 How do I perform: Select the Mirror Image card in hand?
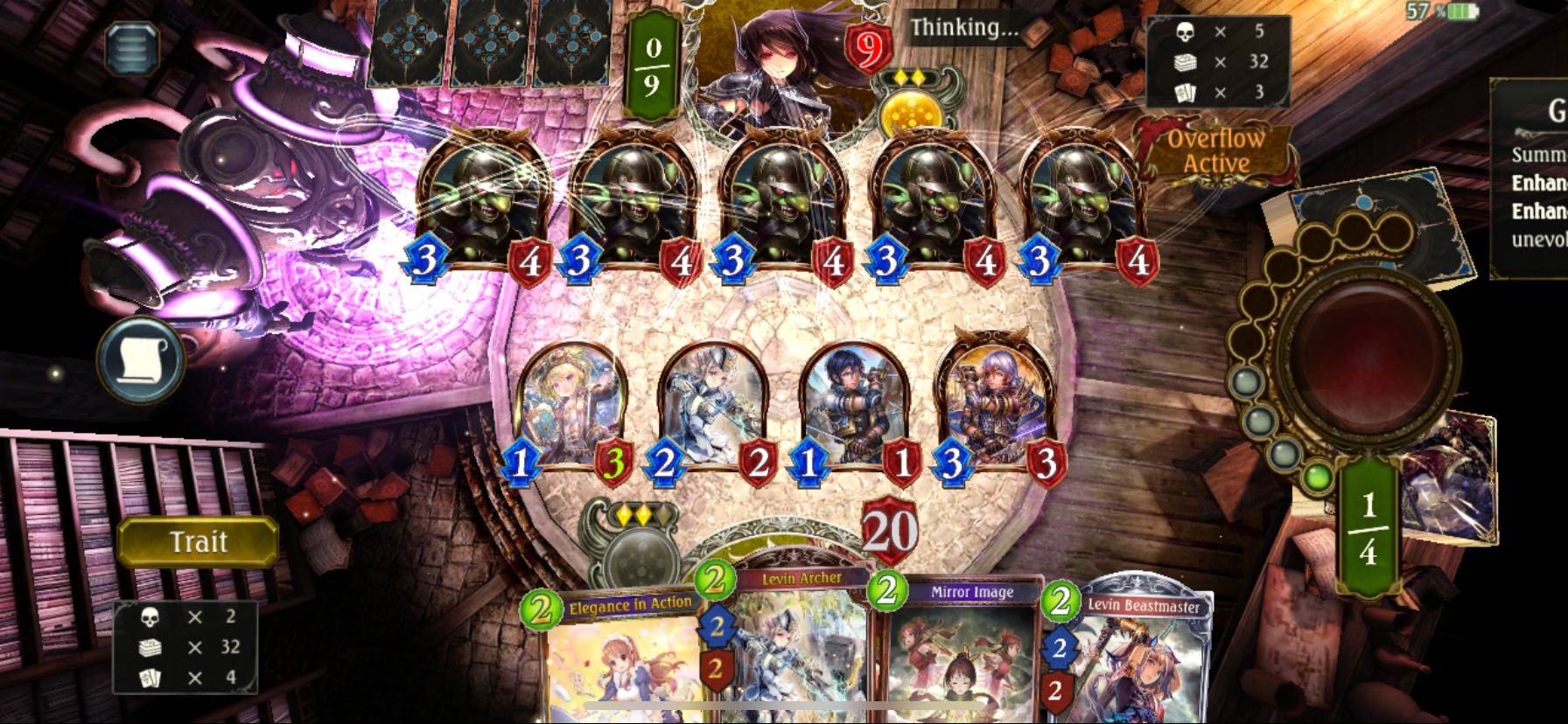click(x=954, y=656)
